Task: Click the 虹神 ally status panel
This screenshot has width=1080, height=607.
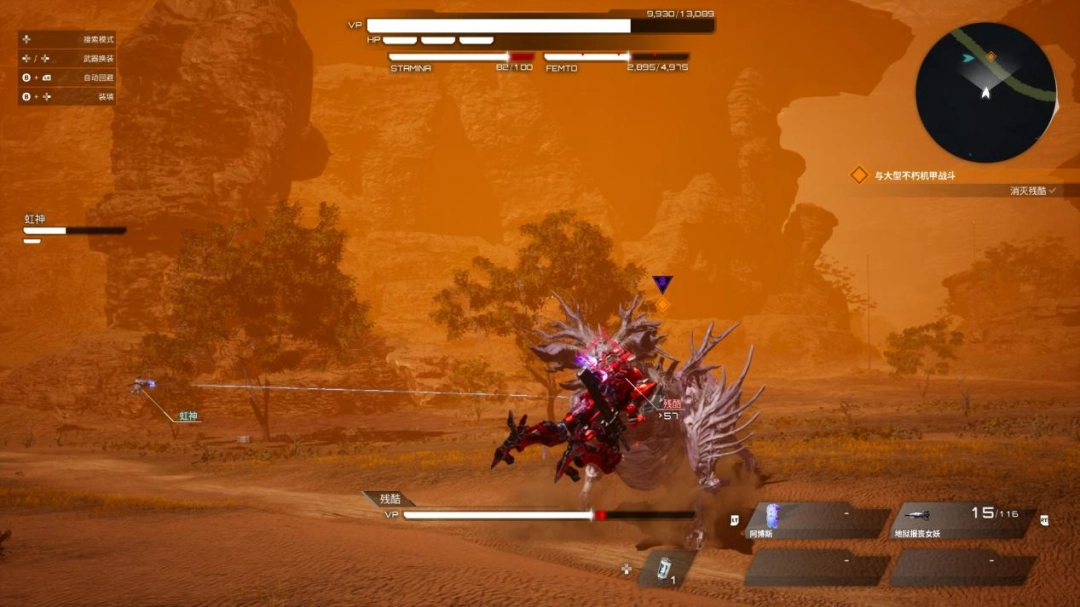Action: pos(74,229)
